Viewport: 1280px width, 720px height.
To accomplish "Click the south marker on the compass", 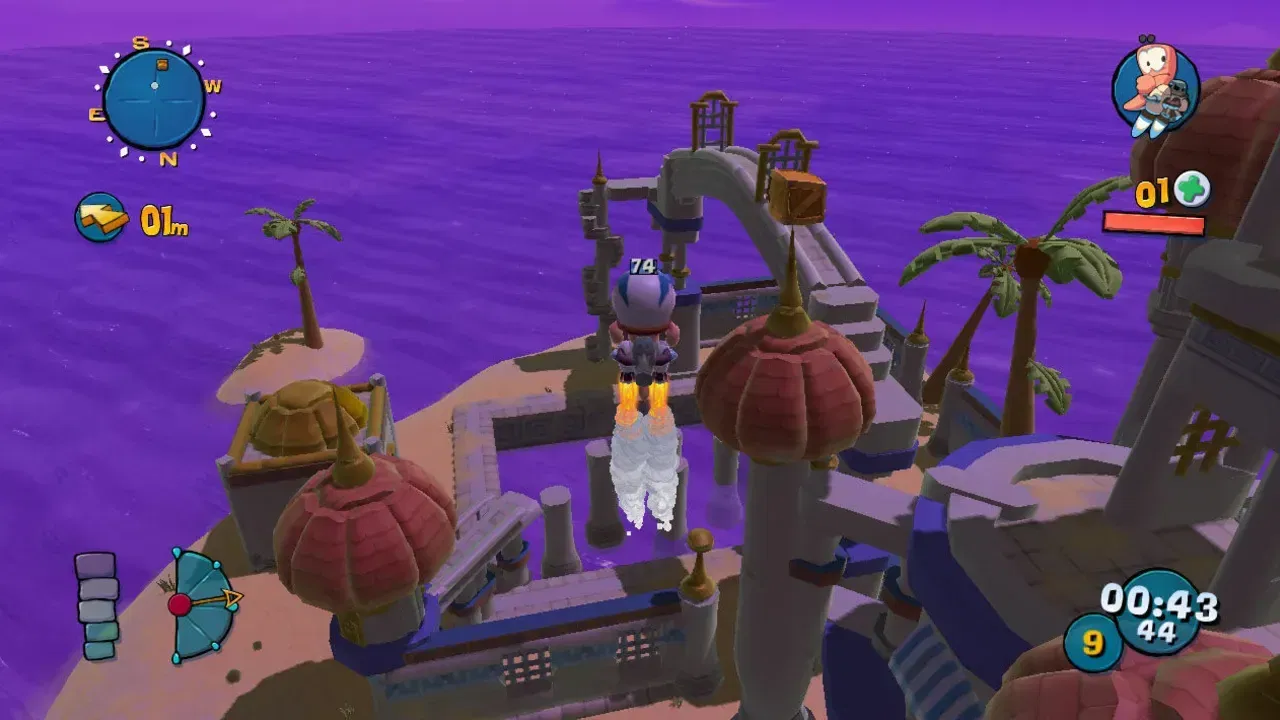I will coord(139,44).
